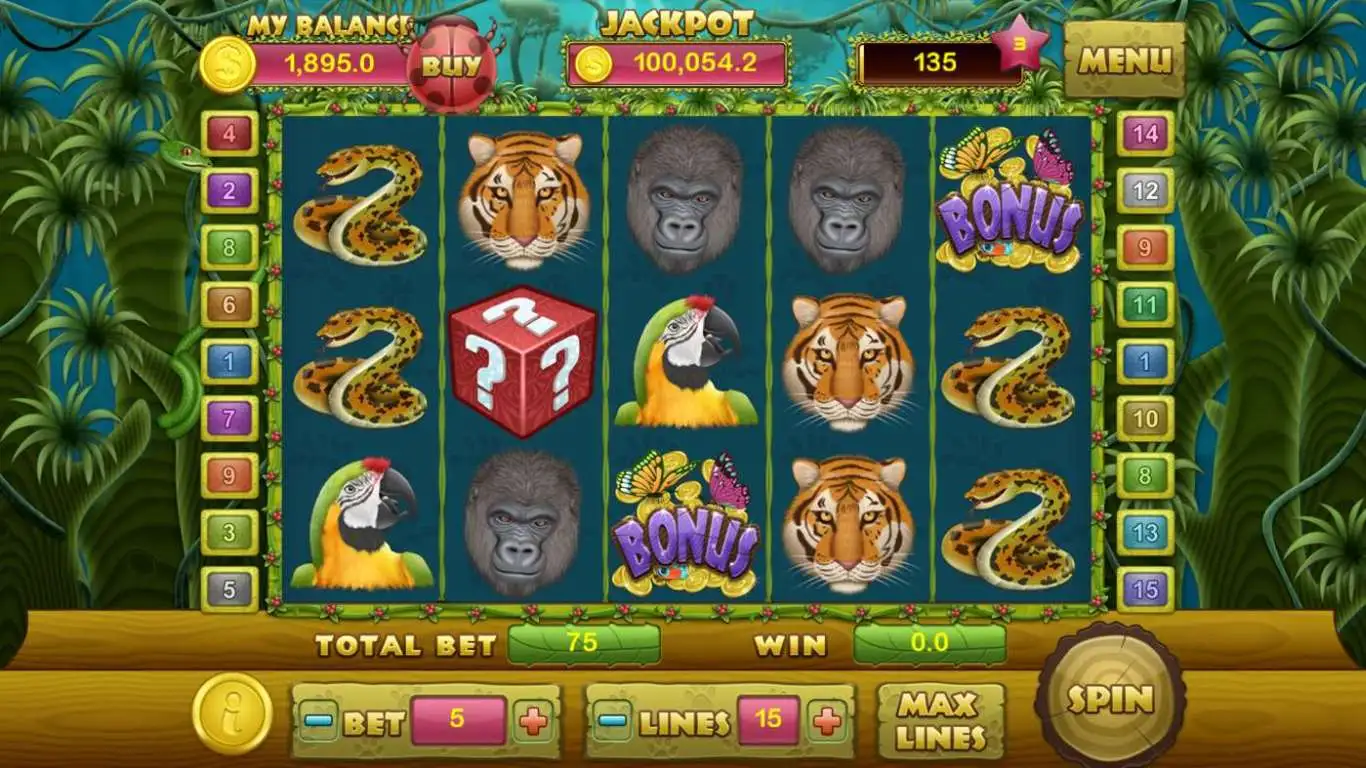This screenshot has height=768, width=1366.
Task: Highlight payline 4 marker
Action: pos(229,133)
